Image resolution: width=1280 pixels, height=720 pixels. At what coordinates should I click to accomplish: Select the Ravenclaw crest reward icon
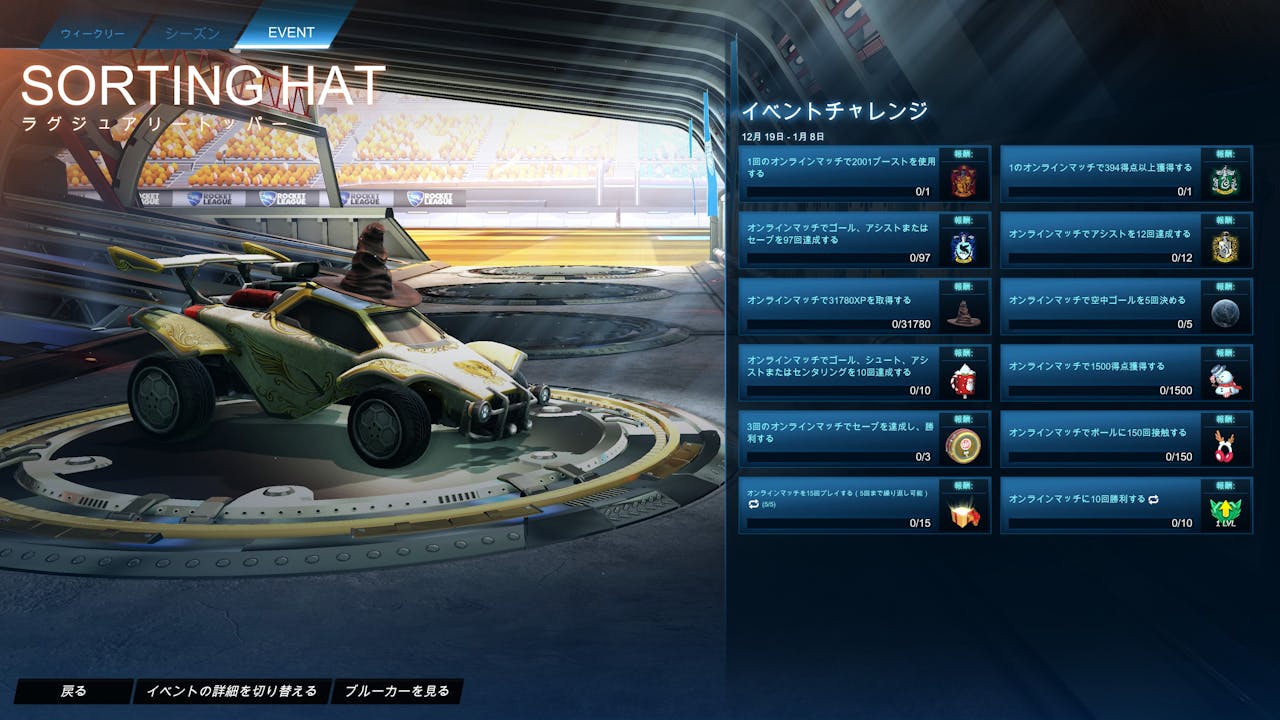965,250
